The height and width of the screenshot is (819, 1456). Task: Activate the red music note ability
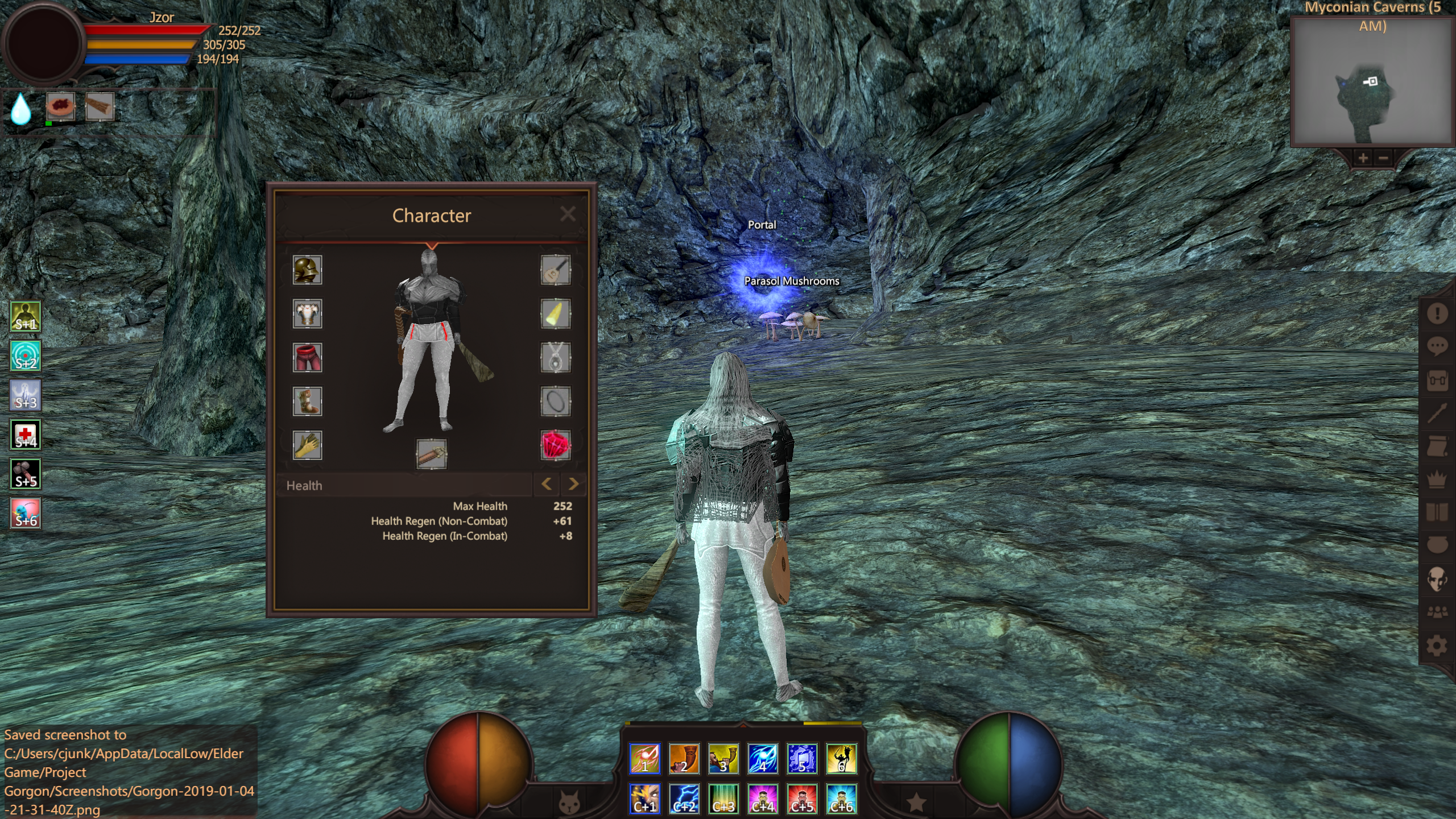tap(644, 758)
